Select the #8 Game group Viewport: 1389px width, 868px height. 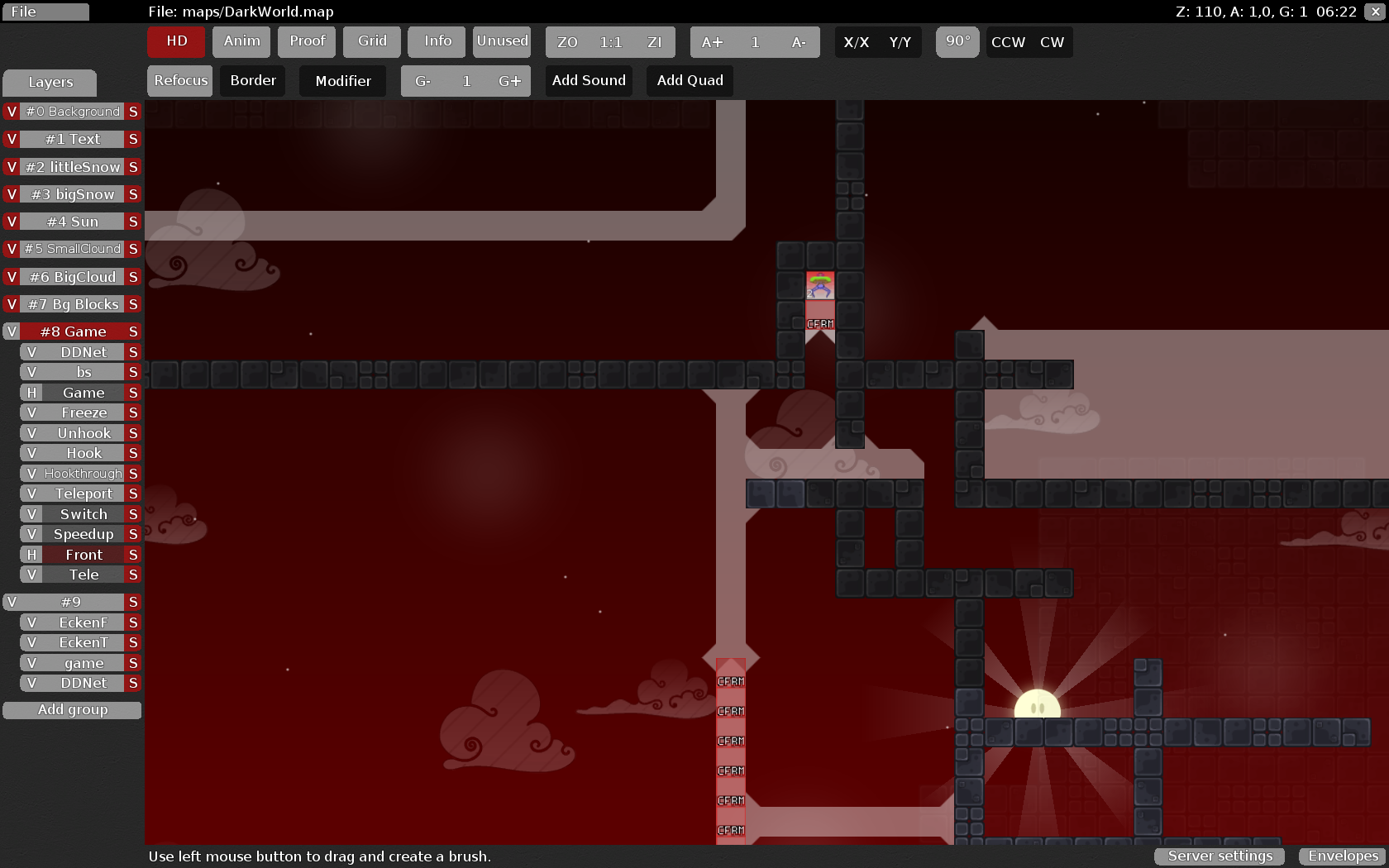click(x=73, y=331)
